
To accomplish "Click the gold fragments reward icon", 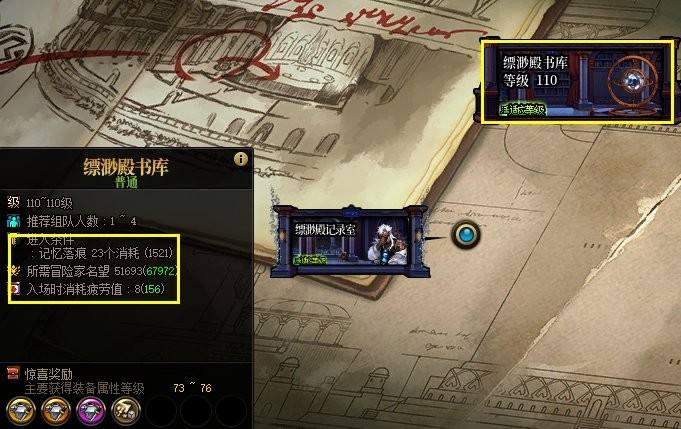I will (126, 408).
